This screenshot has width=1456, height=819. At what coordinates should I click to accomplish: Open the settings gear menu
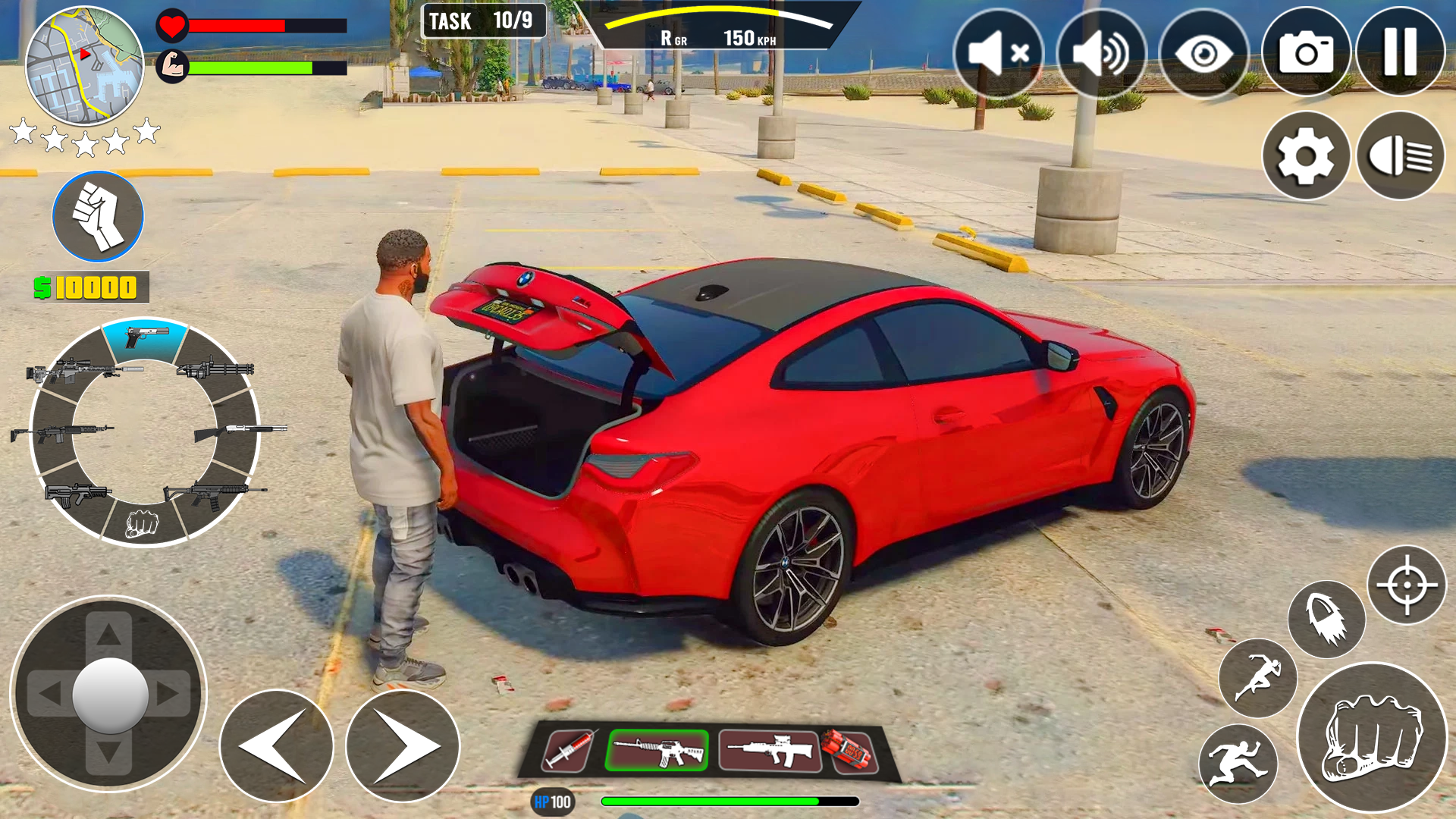point(1306,155)
